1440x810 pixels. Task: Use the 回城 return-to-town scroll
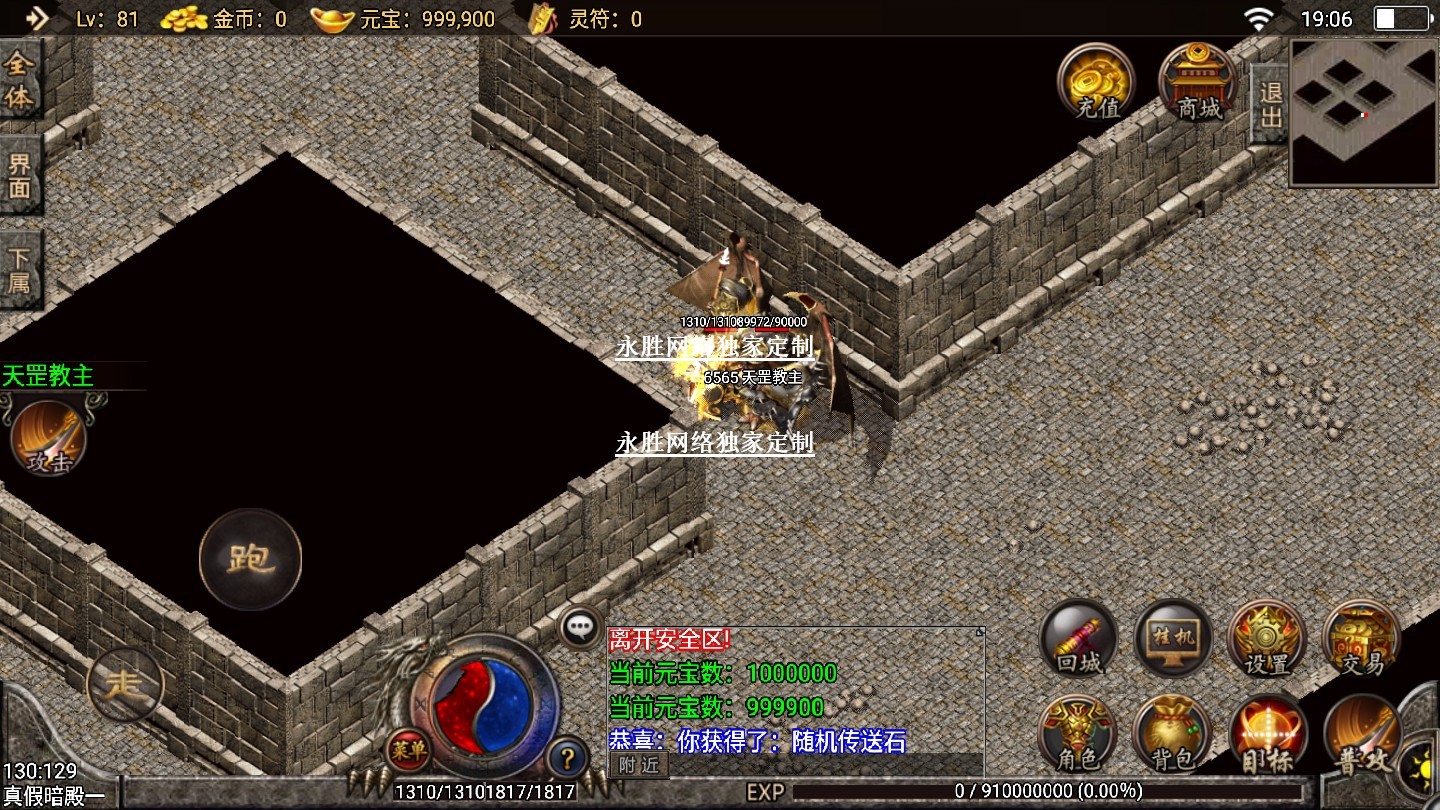pyautogui.click(x=1079, y=638)
